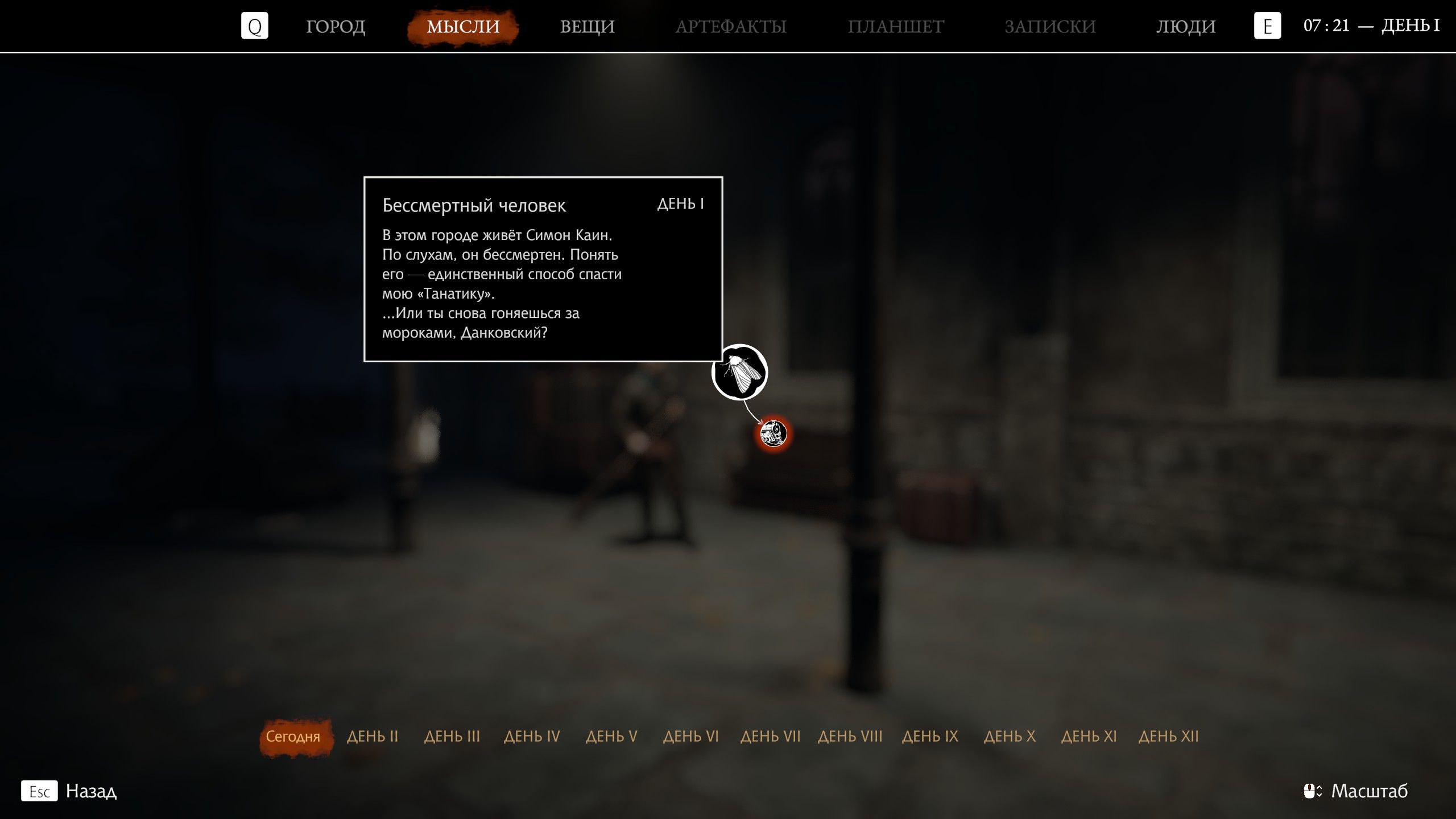Expand the ДЕНЬ V day view
The width and height of the screenshot is (1456, 819).
click(611, 736)
